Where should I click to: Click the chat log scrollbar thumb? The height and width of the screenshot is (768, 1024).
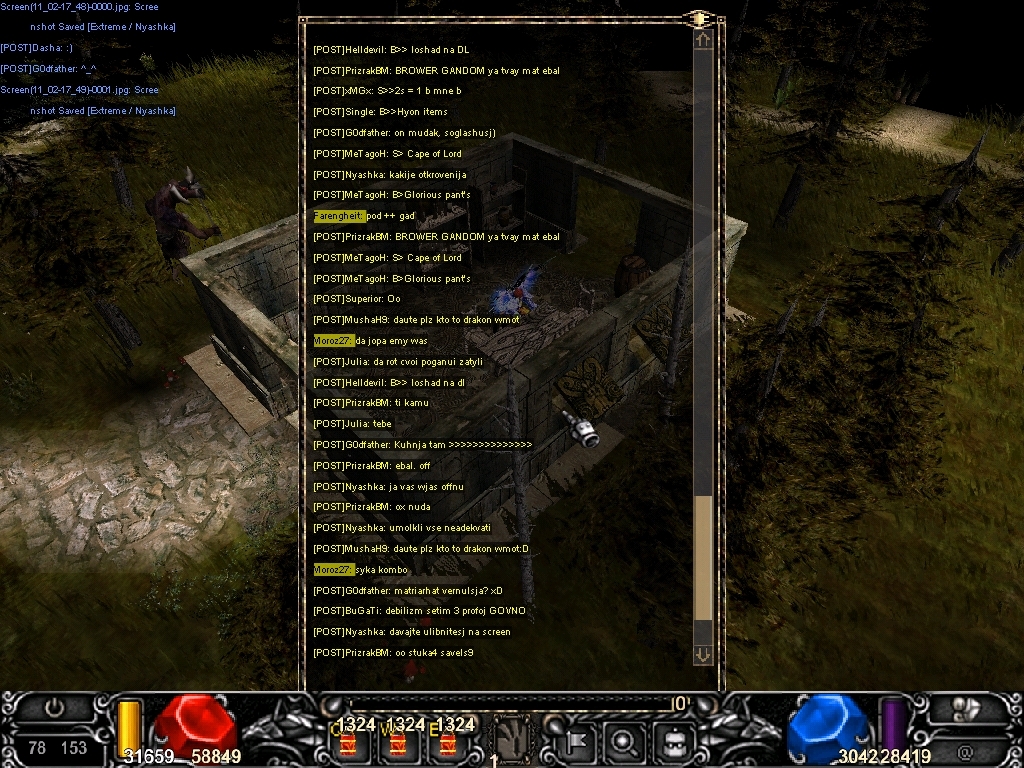tap(703, 557)
